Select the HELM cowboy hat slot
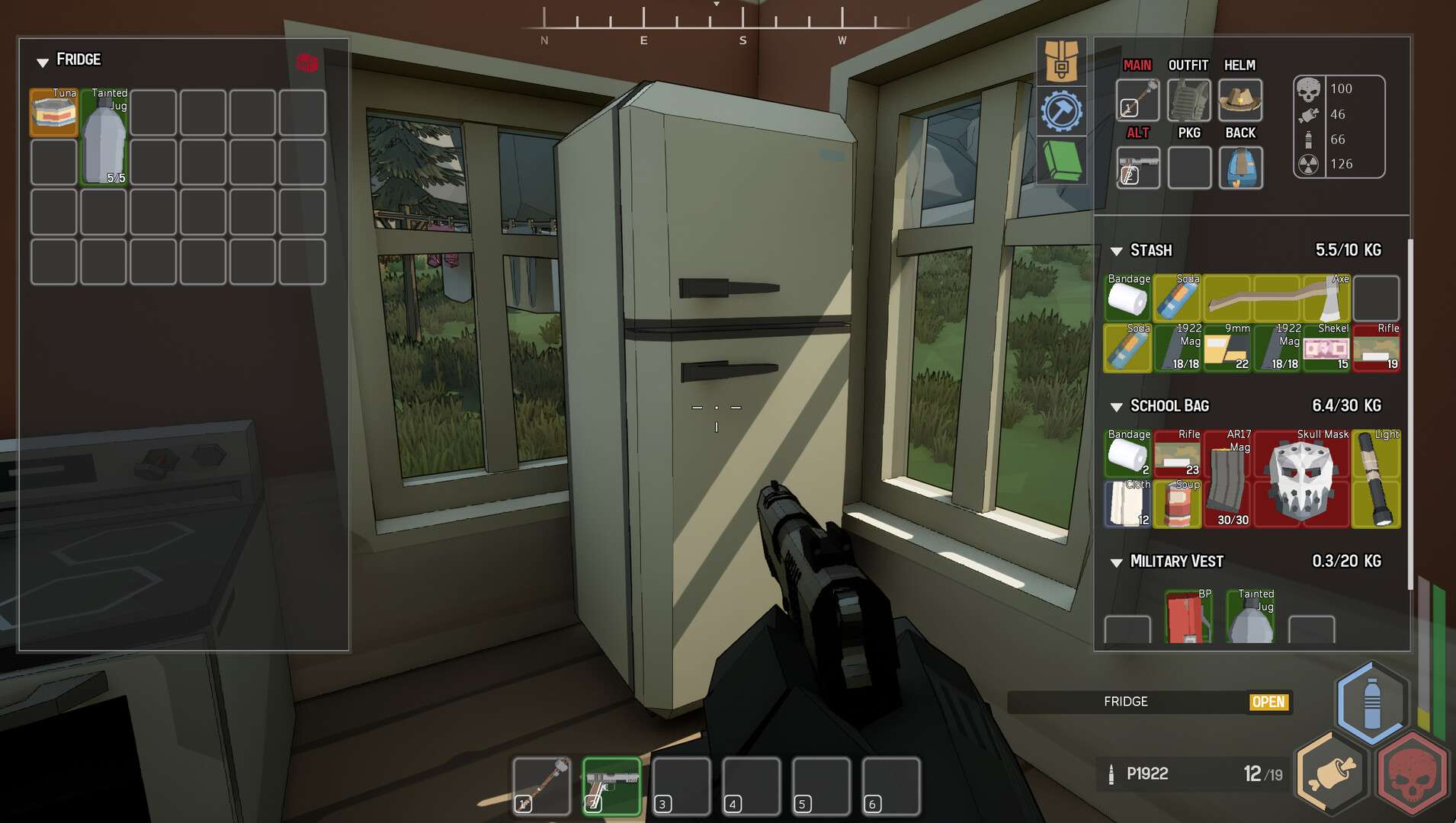 tap(1240, 100)
